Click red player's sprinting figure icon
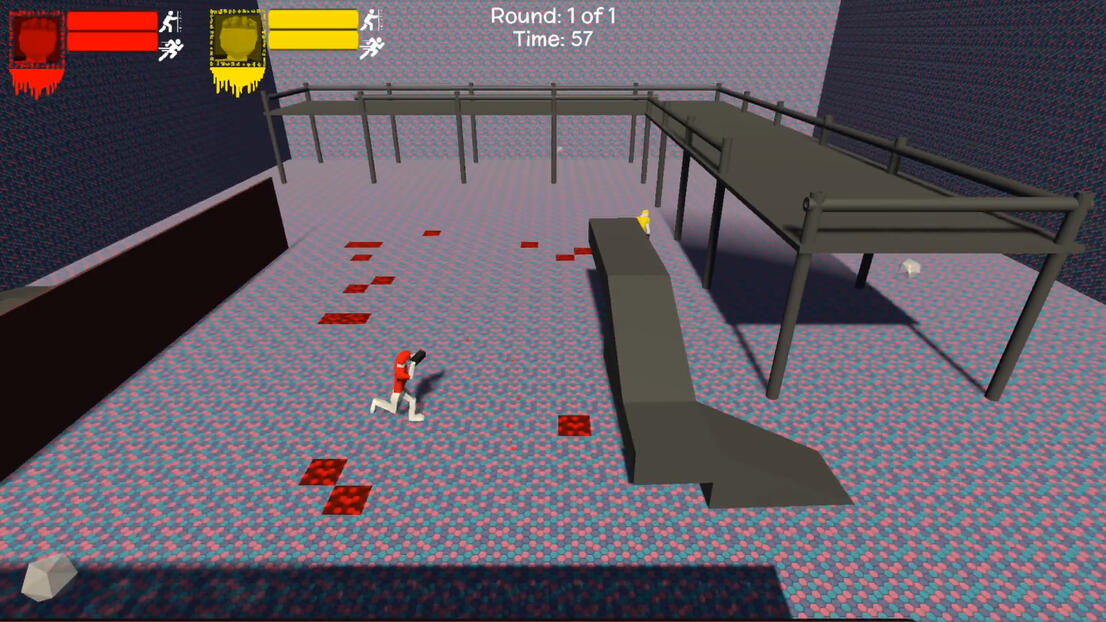Screen dimensions: 1106x622 click(x=171, y=48)
